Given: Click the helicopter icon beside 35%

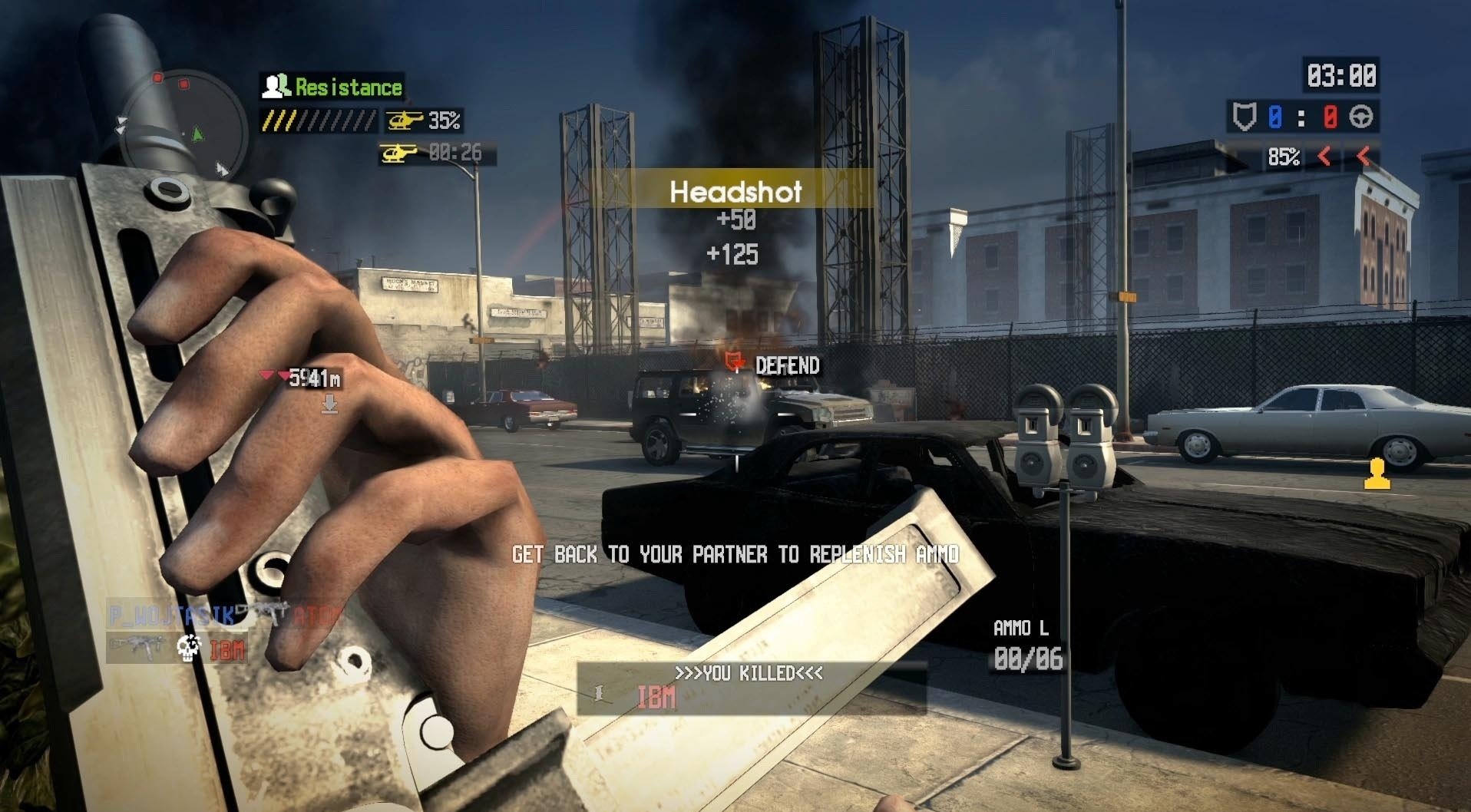Looking at the screenshot, I should tap(405, 120).
